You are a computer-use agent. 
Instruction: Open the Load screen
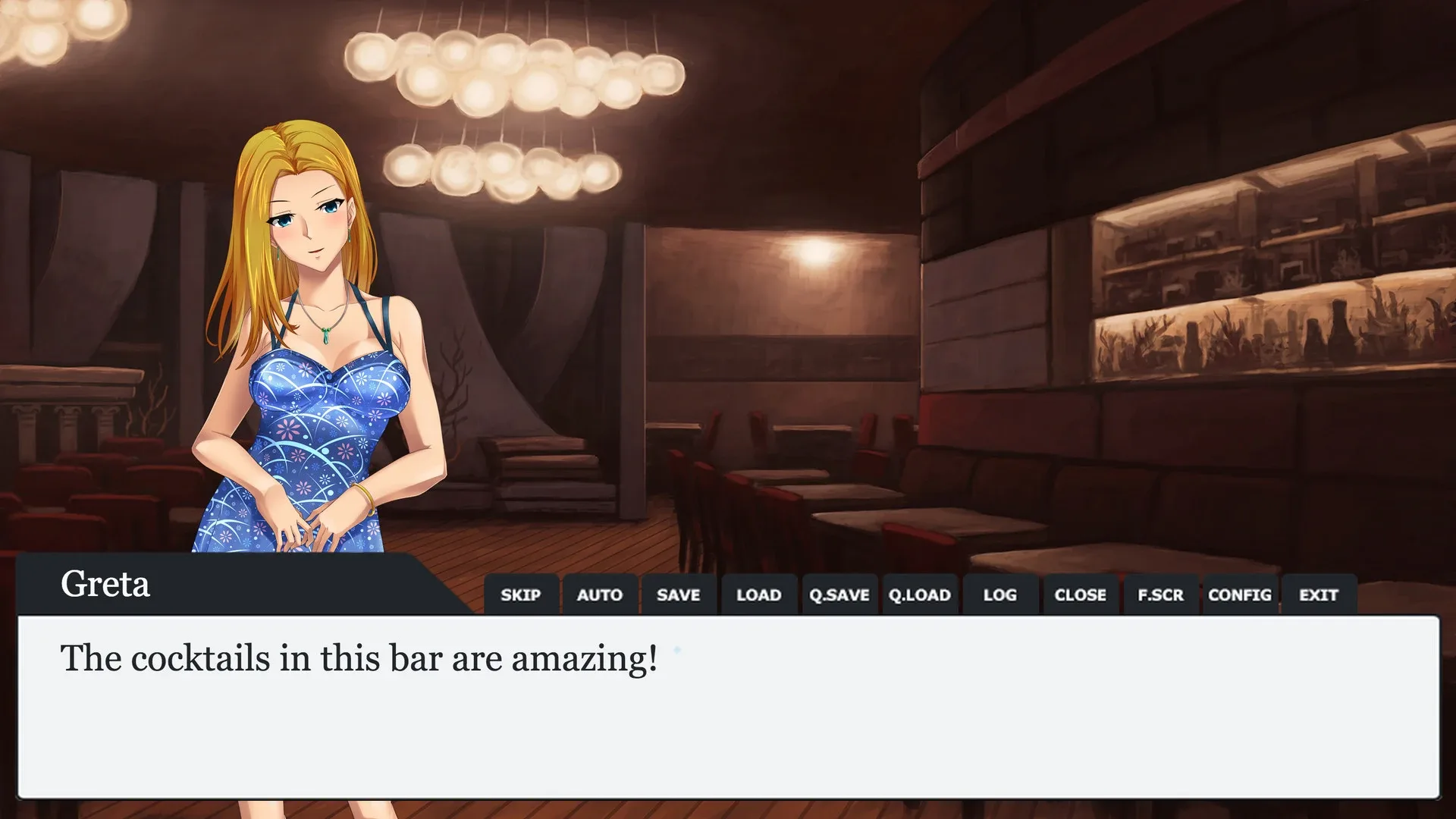point(758,595)
